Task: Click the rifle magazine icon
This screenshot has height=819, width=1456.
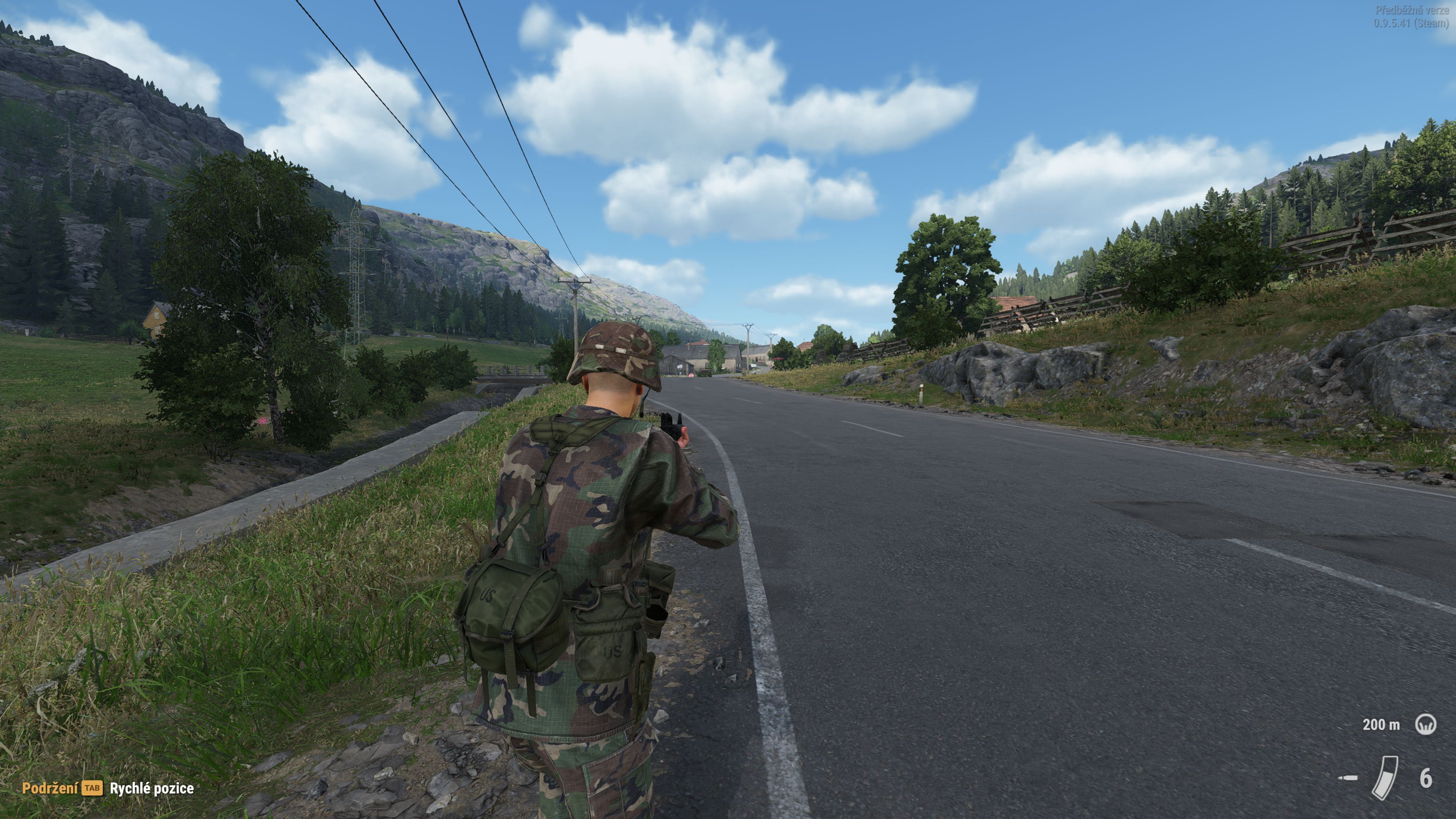Action: click(1385, 778)
